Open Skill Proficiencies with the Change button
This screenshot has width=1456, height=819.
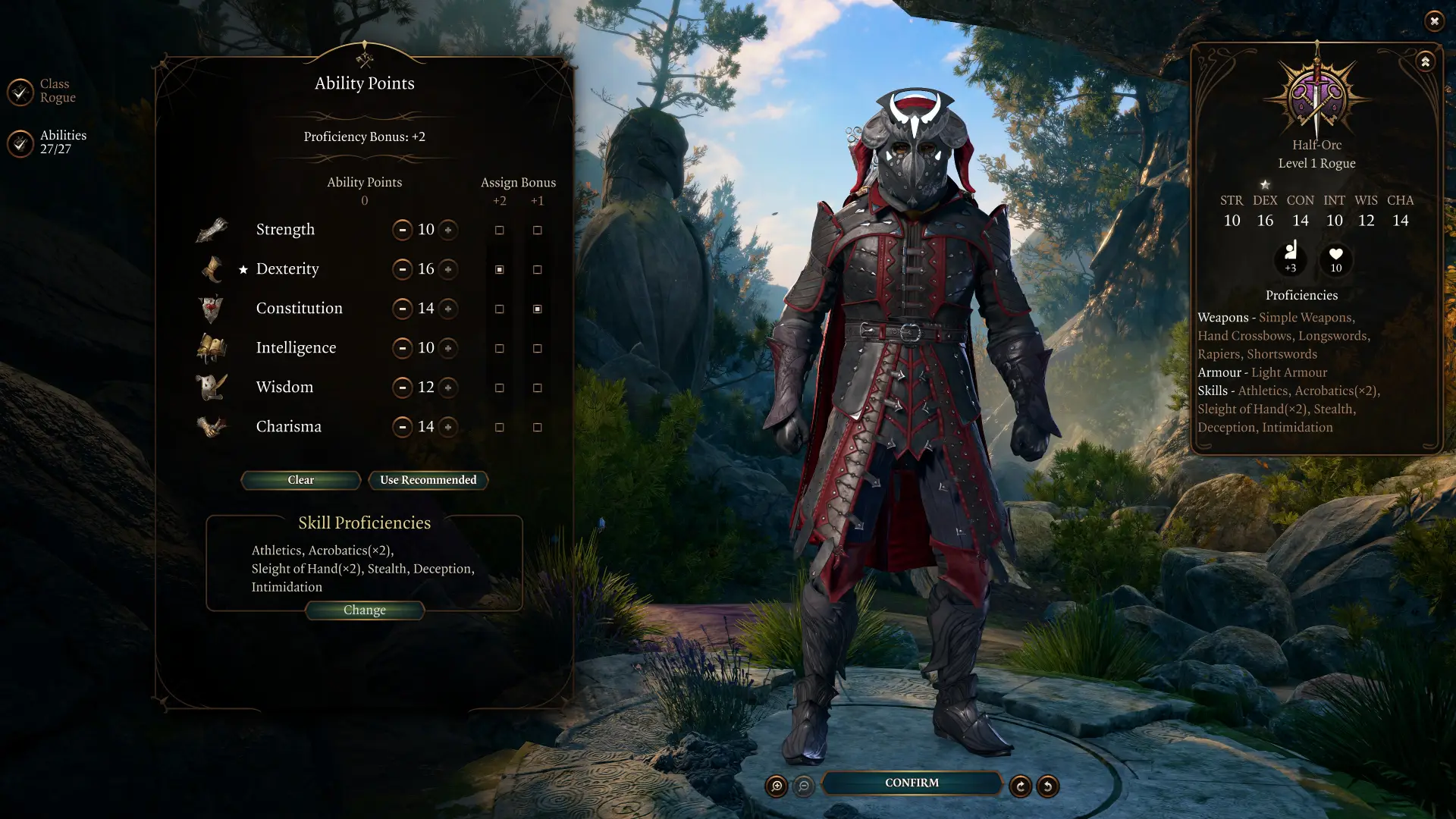pyautogui.click(x=365, y=610)
